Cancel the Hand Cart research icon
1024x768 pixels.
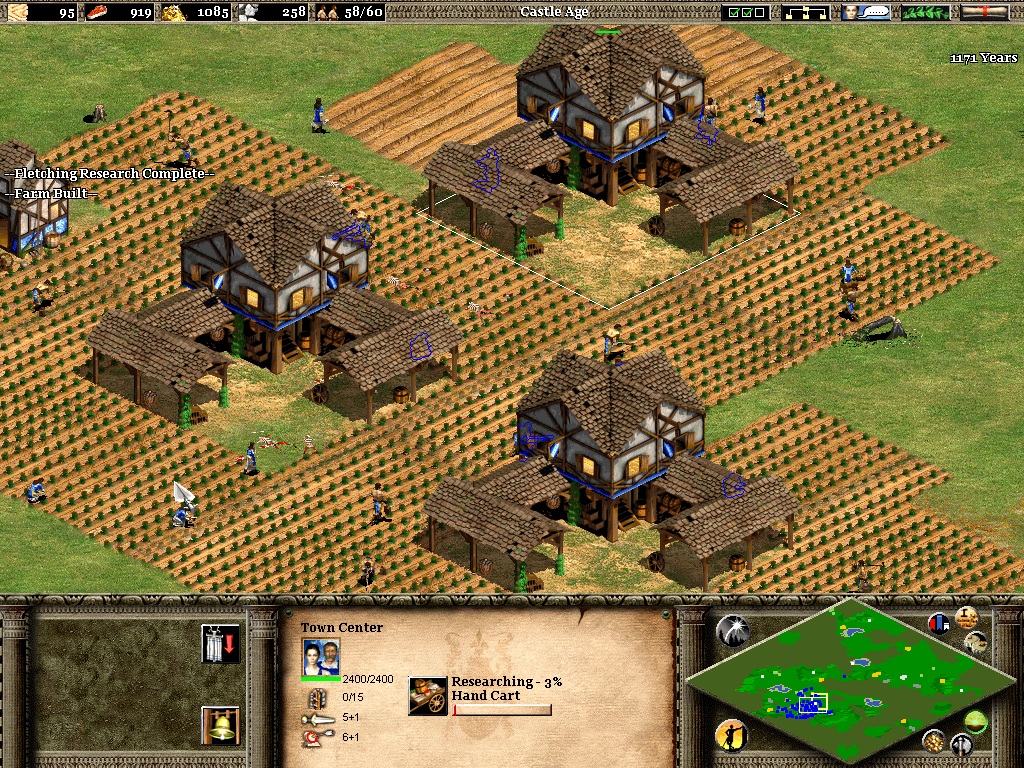(x=428, y=696)
